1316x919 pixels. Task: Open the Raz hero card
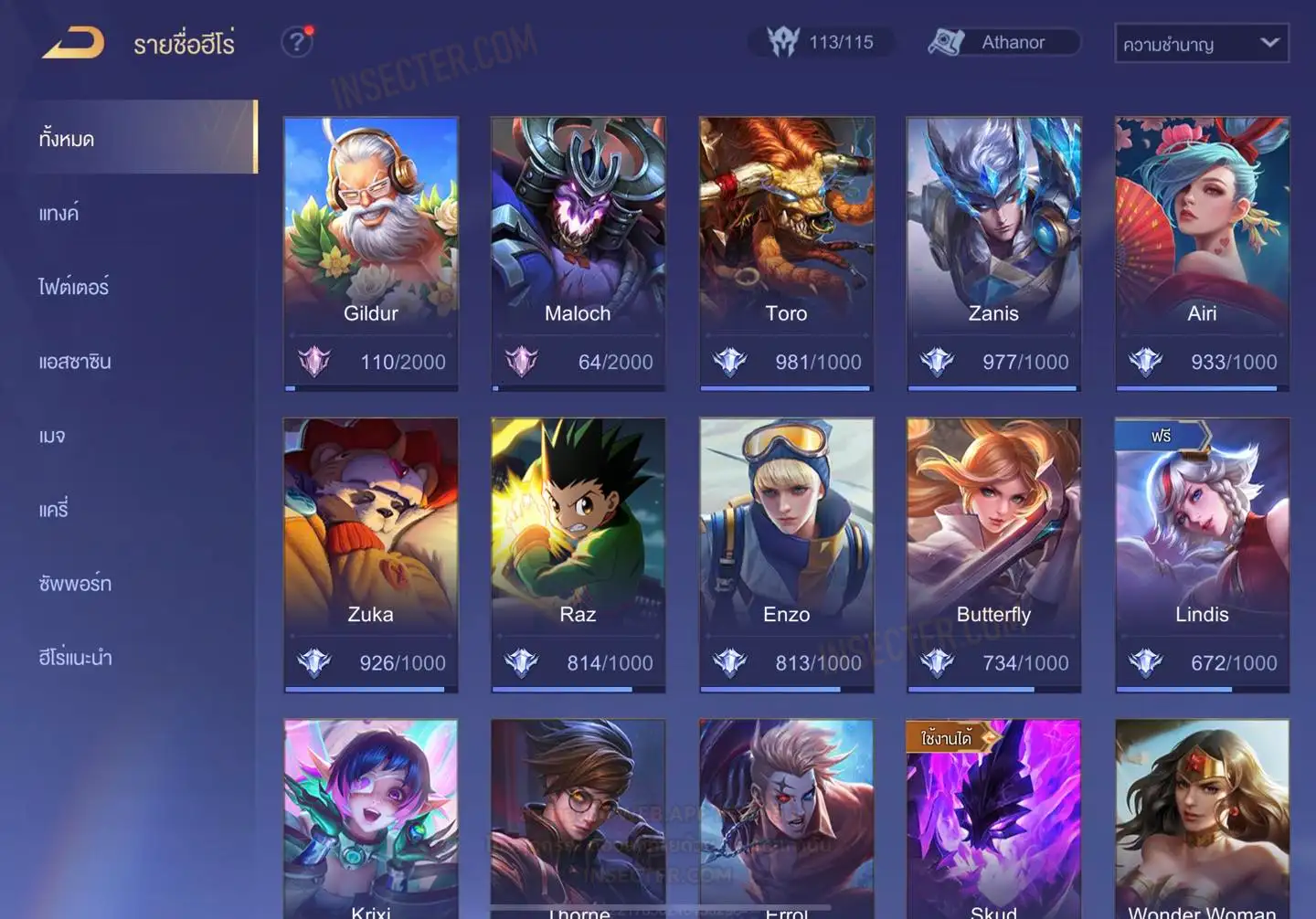[578, 555]
